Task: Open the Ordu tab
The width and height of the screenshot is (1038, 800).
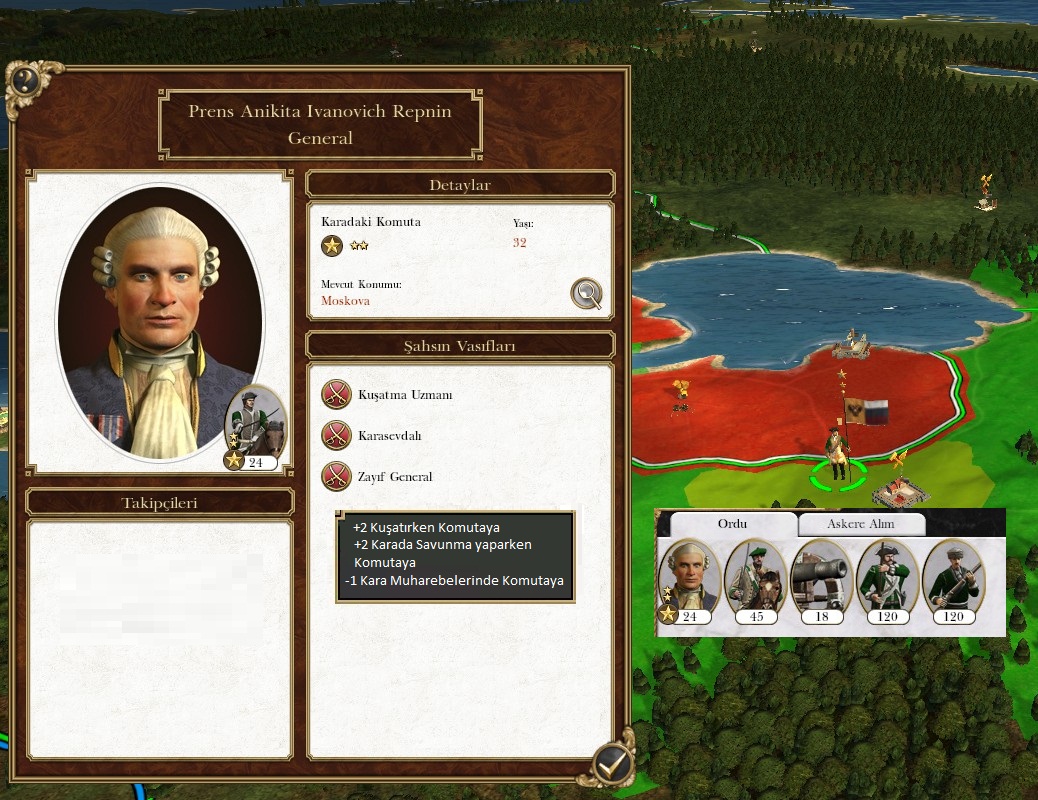Action: (x=732, y=524)
